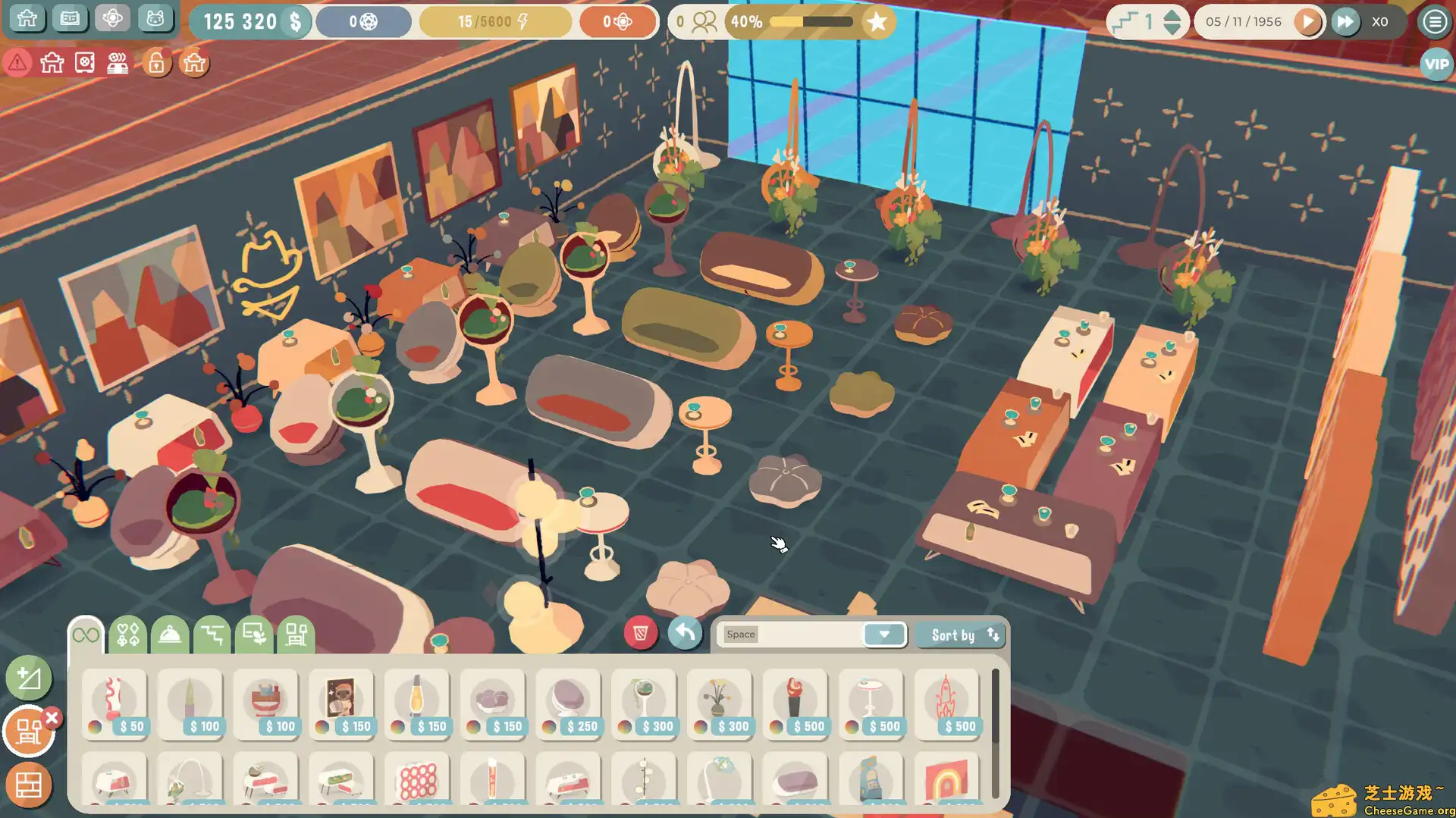Open the hotel management panel

27,19
